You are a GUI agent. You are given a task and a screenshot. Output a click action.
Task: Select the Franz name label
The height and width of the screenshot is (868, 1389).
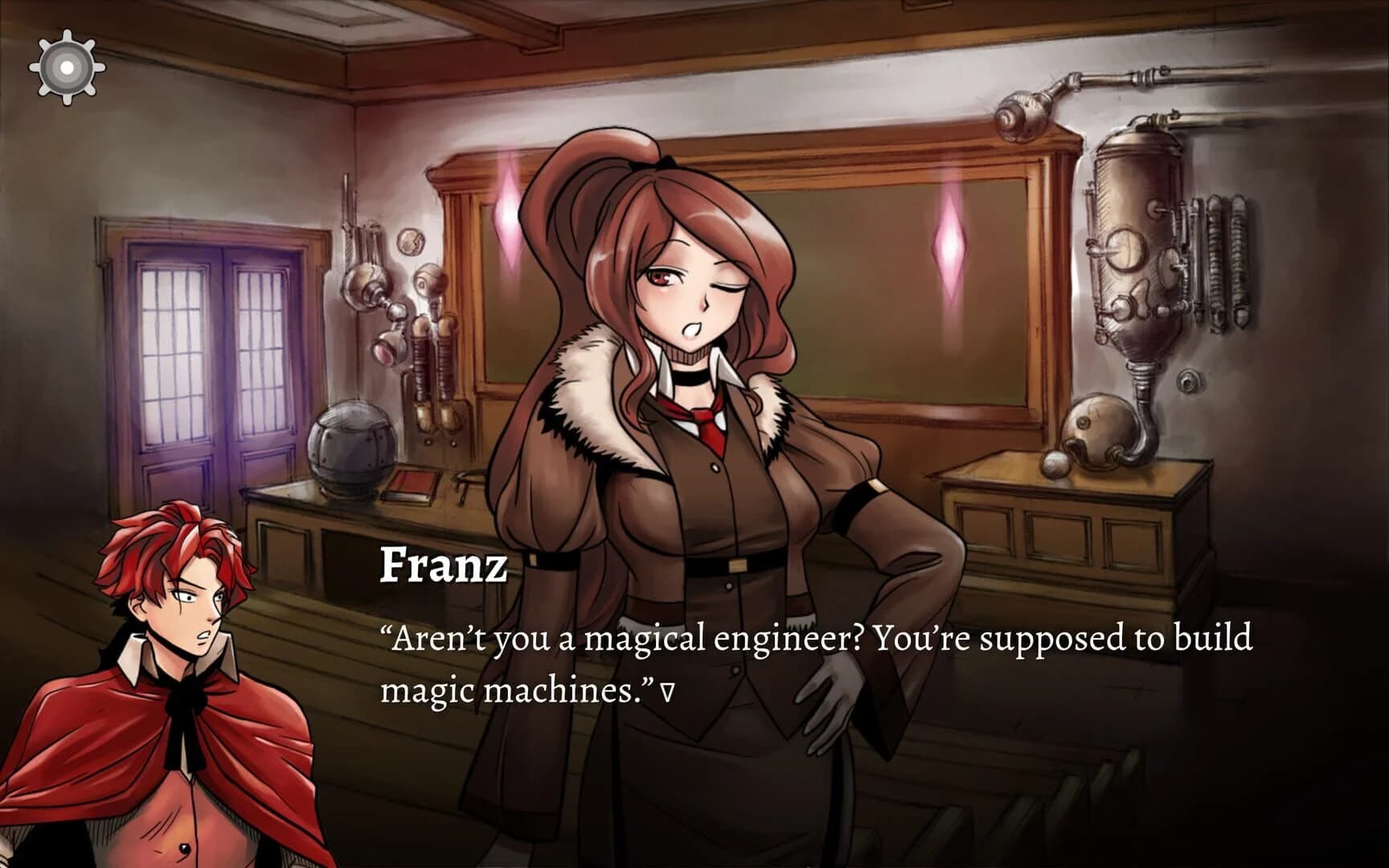[x=443, y=567]
